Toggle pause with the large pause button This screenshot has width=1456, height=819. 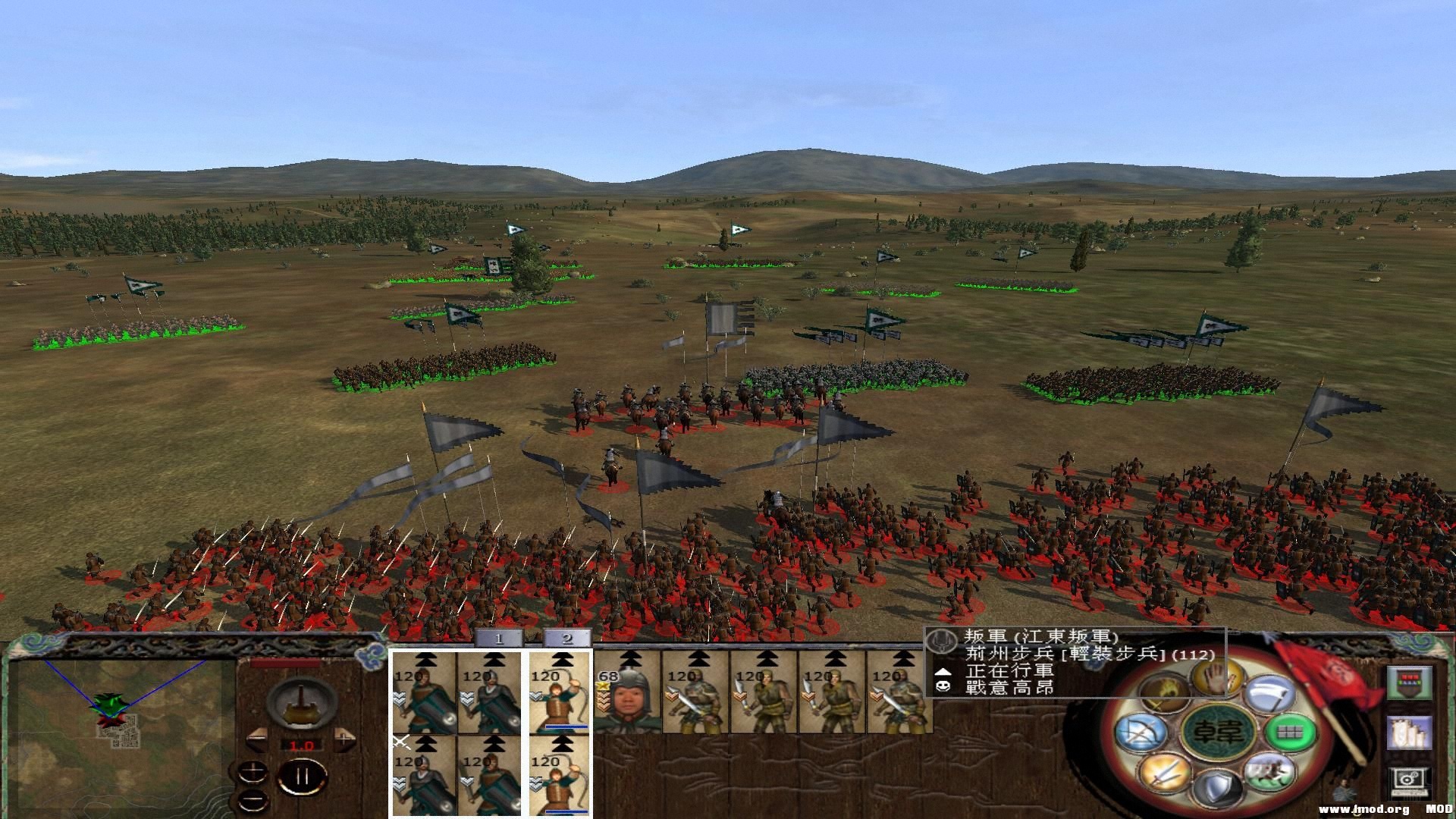point(302,776)
